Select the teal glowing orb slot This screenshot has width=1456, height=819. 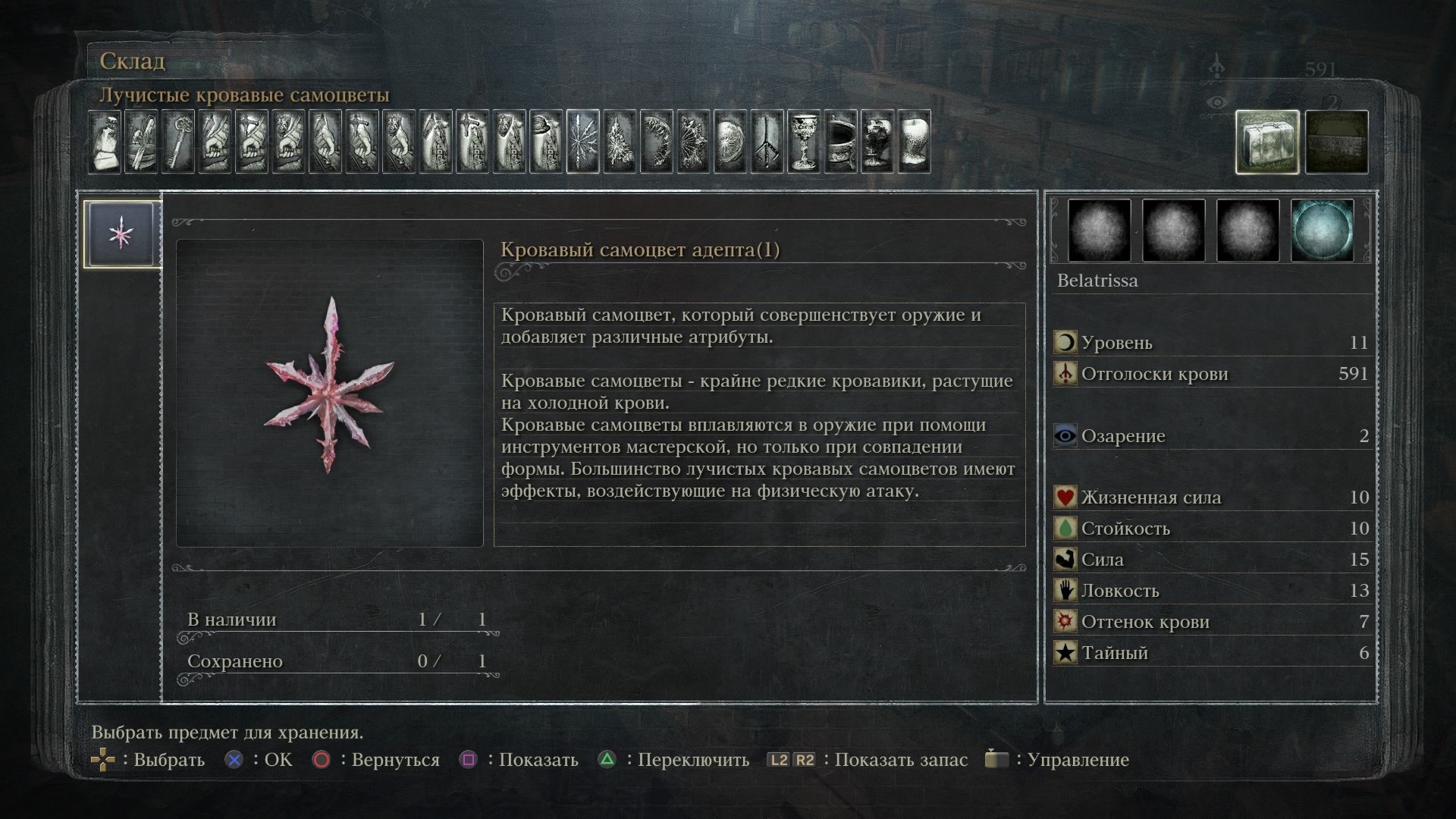(x=1322, y=231)
